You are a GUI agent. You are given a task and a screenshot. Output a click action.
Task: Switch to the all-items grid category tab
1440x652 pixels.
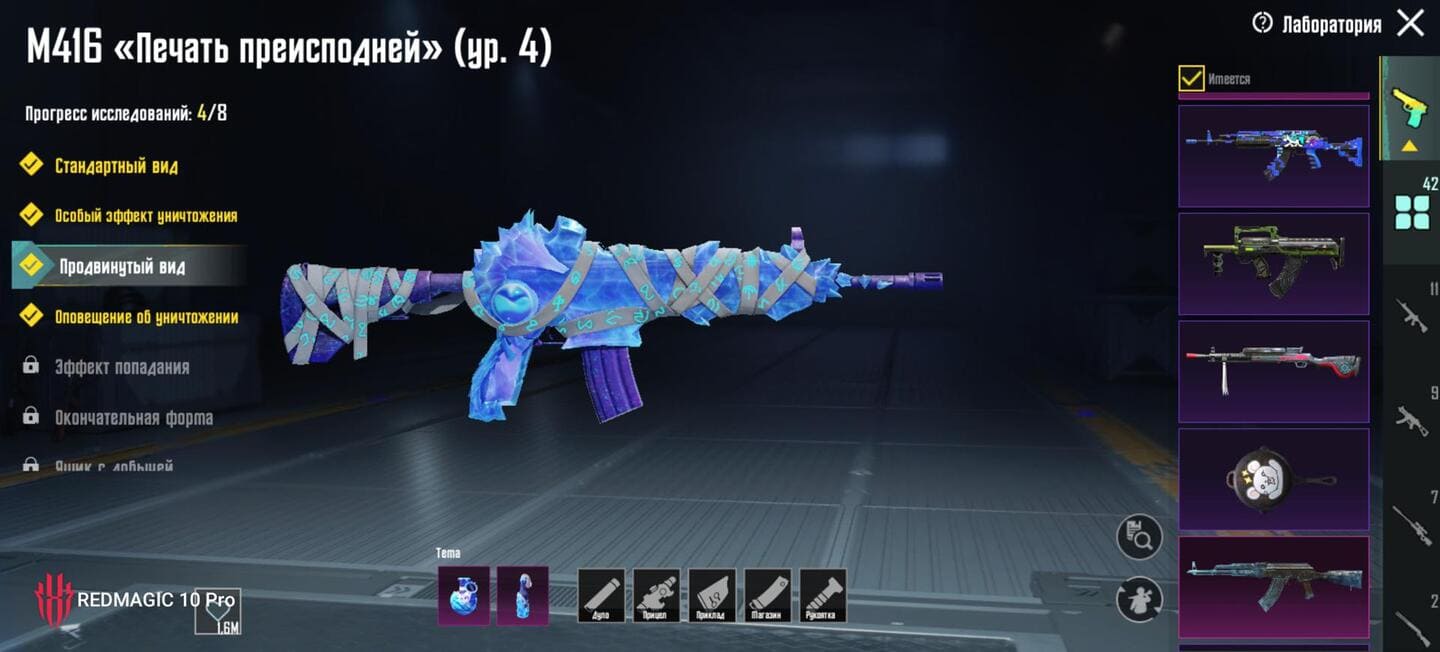pos(1412,212)
